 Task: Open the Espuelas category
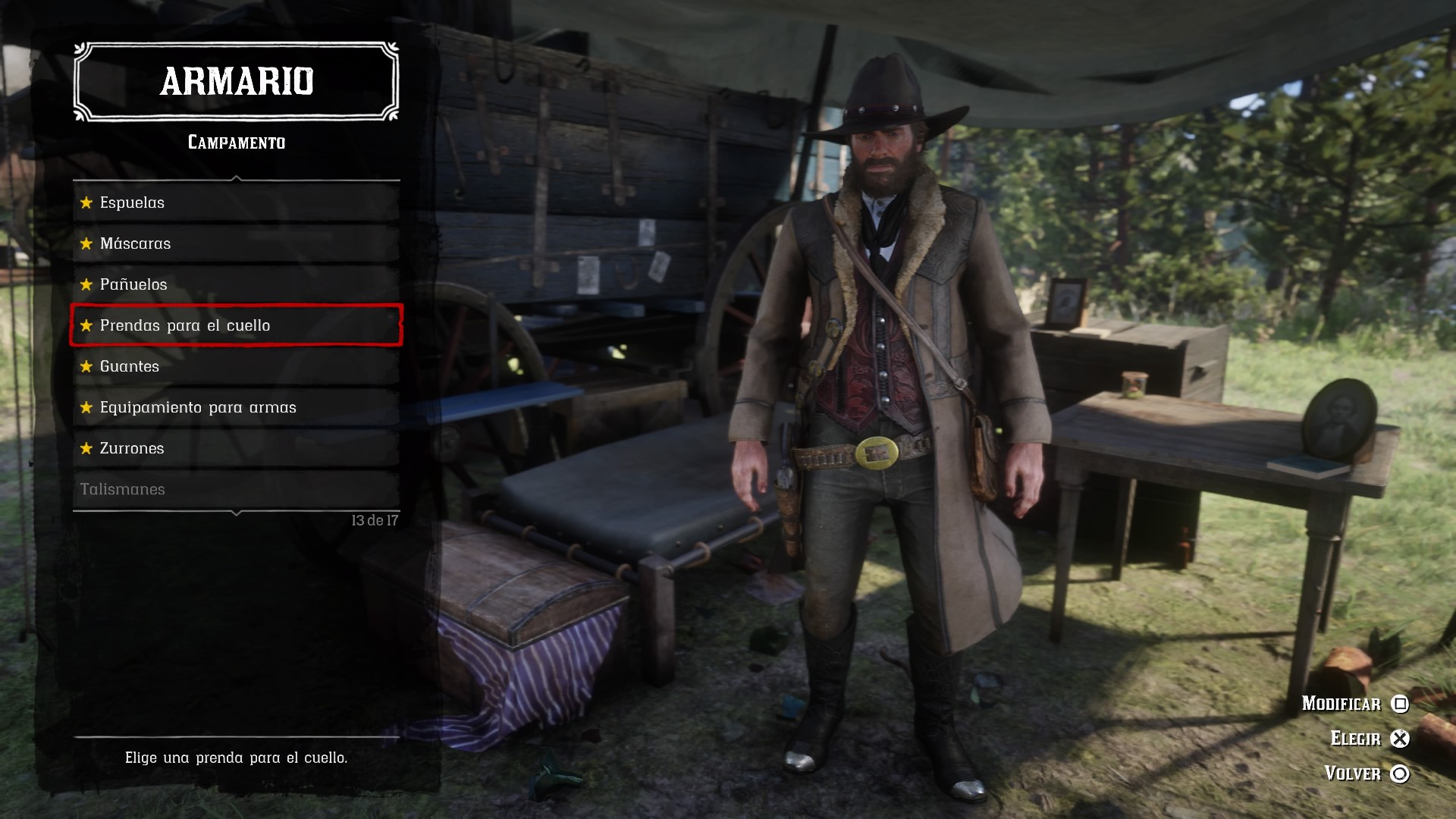[235, 202]
